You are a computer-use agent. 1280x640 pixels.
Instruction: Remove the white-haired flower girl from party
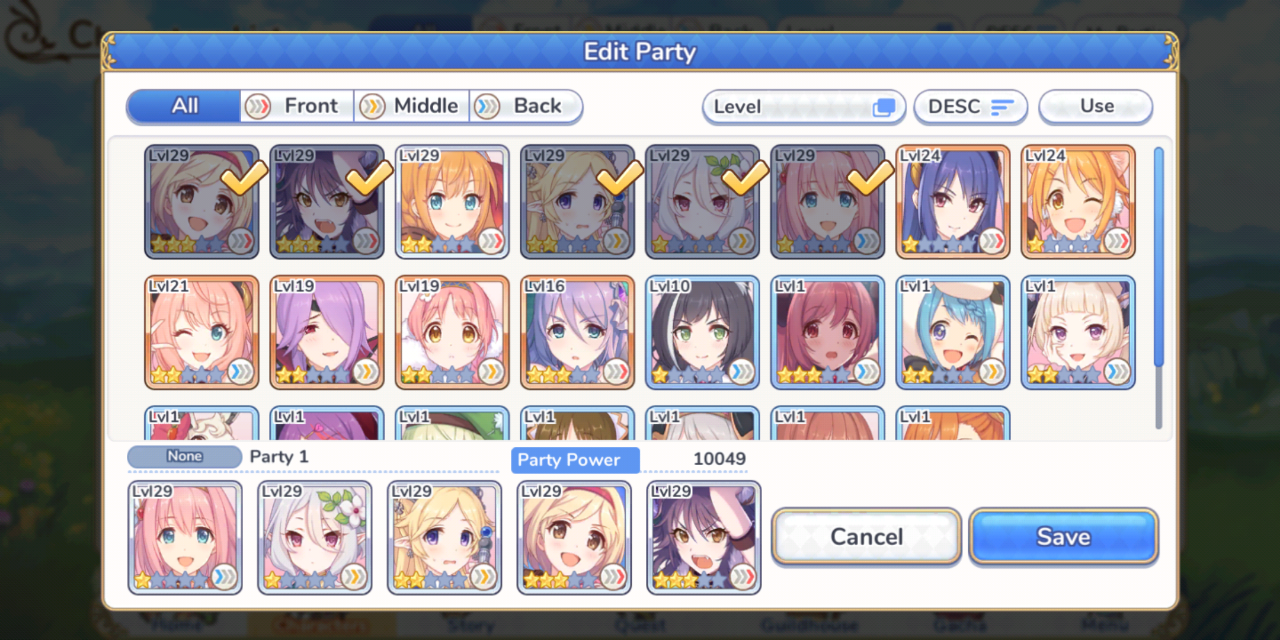pos(315,538)
